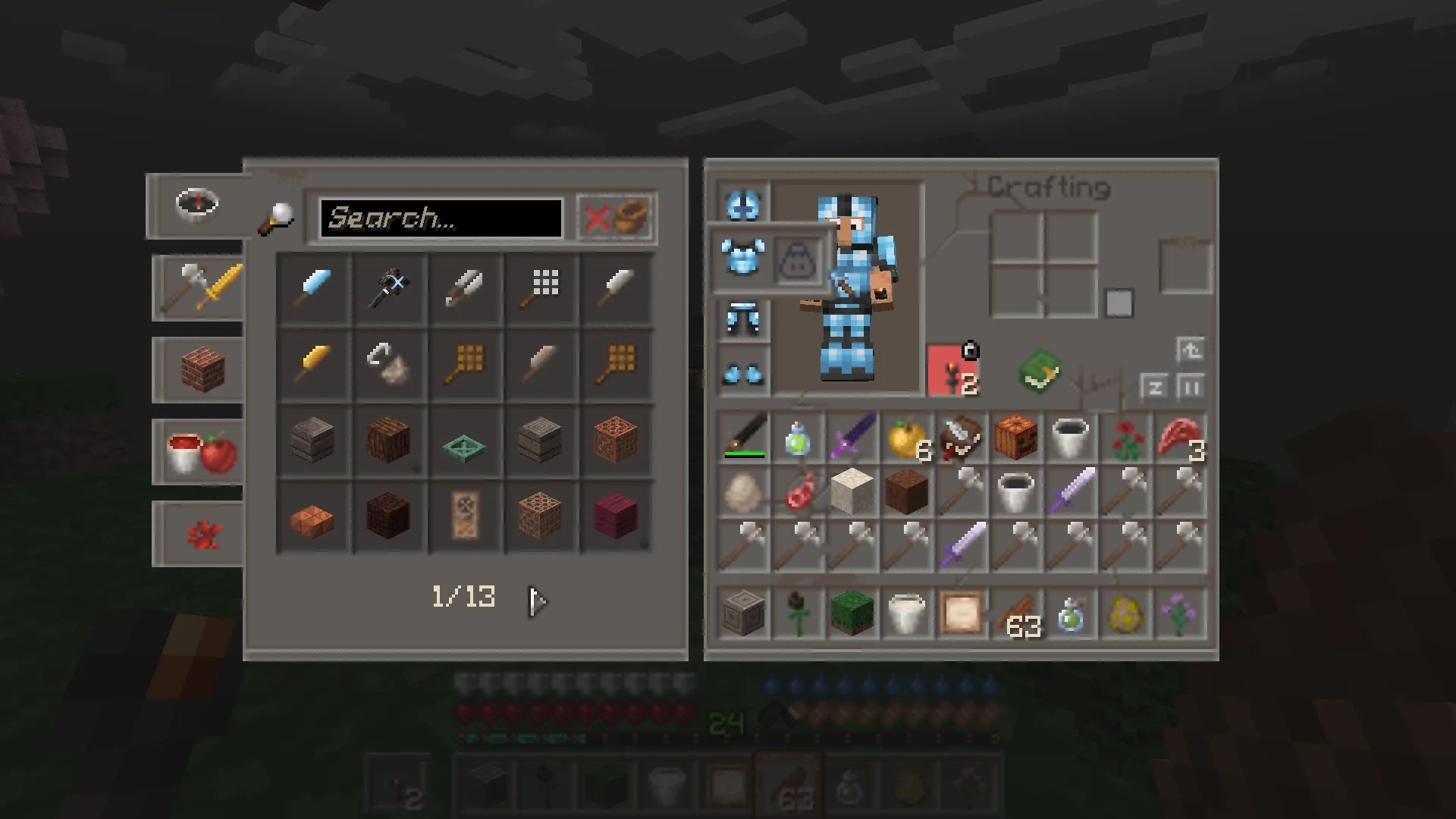Screen dimensions: 1456x819
Task: Toggle the Z sort button near the crafting grid
Action: [x=1156, y=387]
